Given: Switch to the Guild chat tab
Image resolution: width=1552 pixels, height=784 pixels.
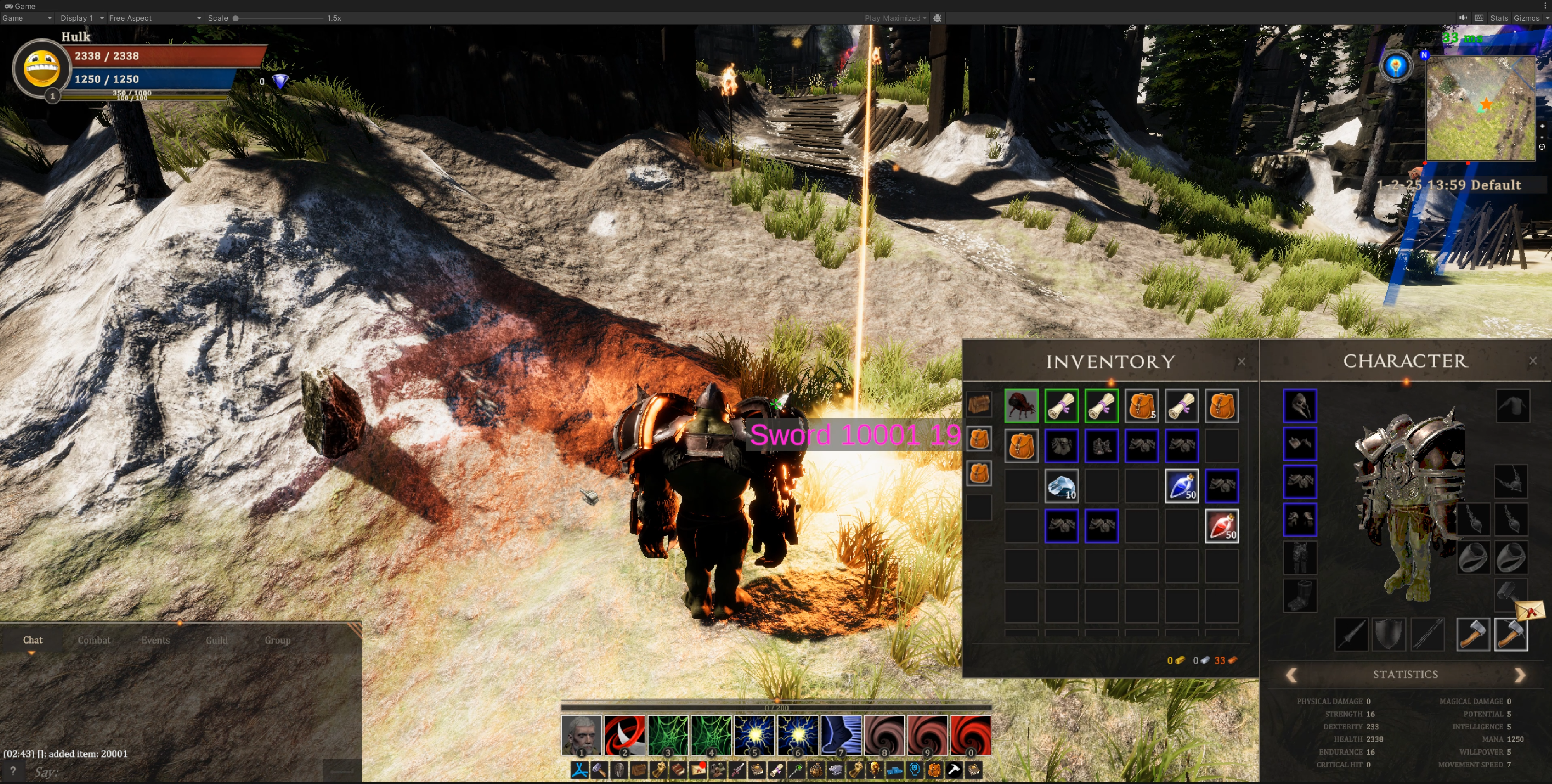Looking at the screenshot, I should pos(216,640).
